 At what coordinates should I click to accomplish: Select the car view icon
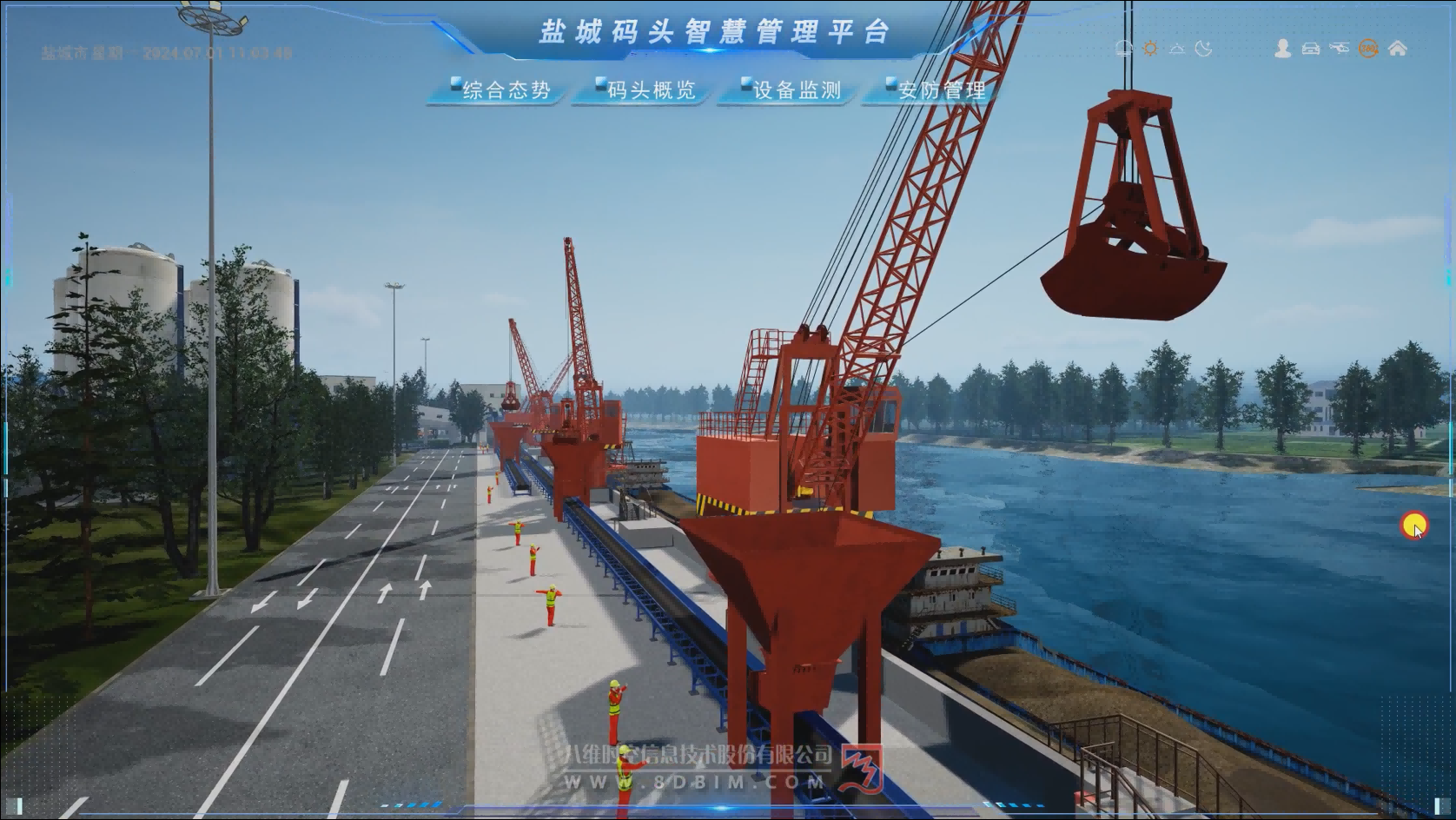(x=1311, y=49)
